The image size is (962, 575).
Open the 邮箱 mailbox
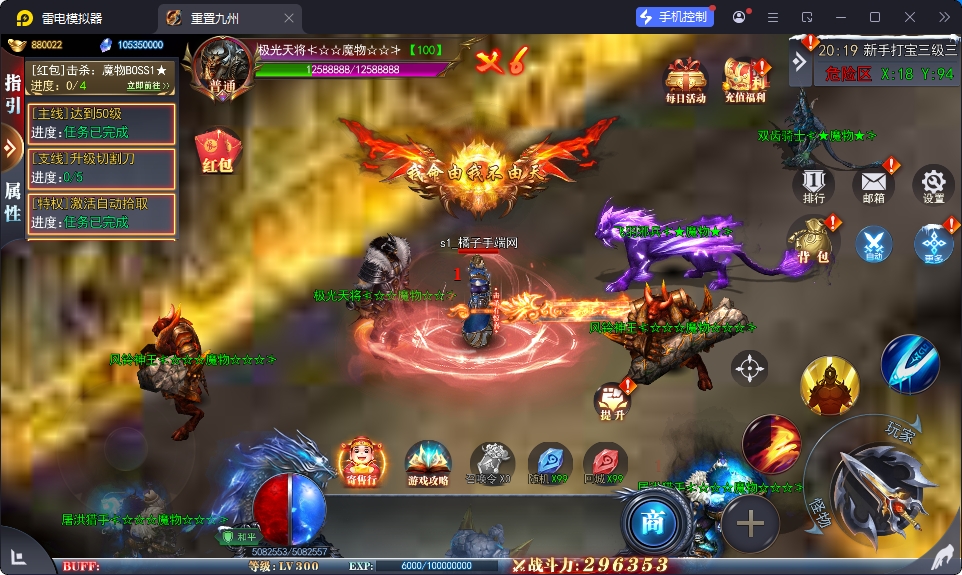coord(873,184)
